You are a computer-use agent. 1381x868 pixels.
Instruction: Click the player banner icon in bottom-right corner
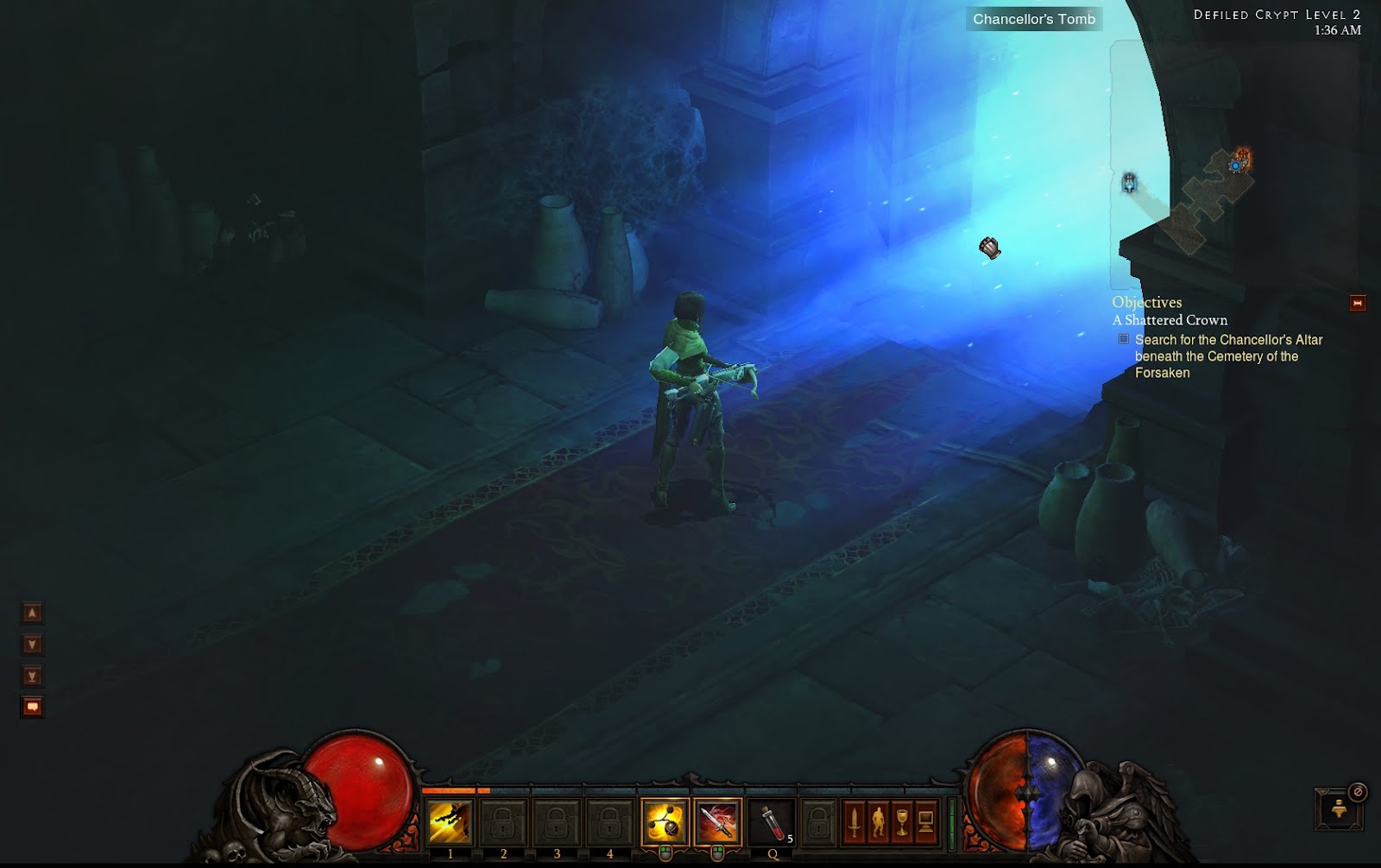tap(1339, 809)
